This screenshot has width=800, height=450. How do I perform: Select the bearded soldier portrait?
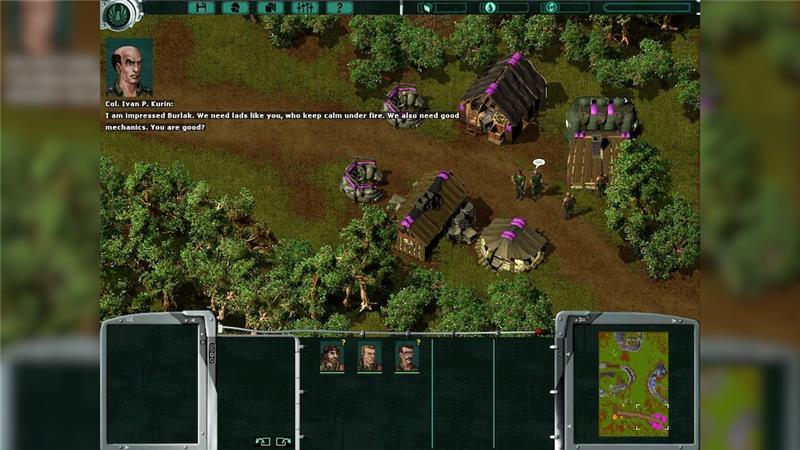click(x=332, y=357)
